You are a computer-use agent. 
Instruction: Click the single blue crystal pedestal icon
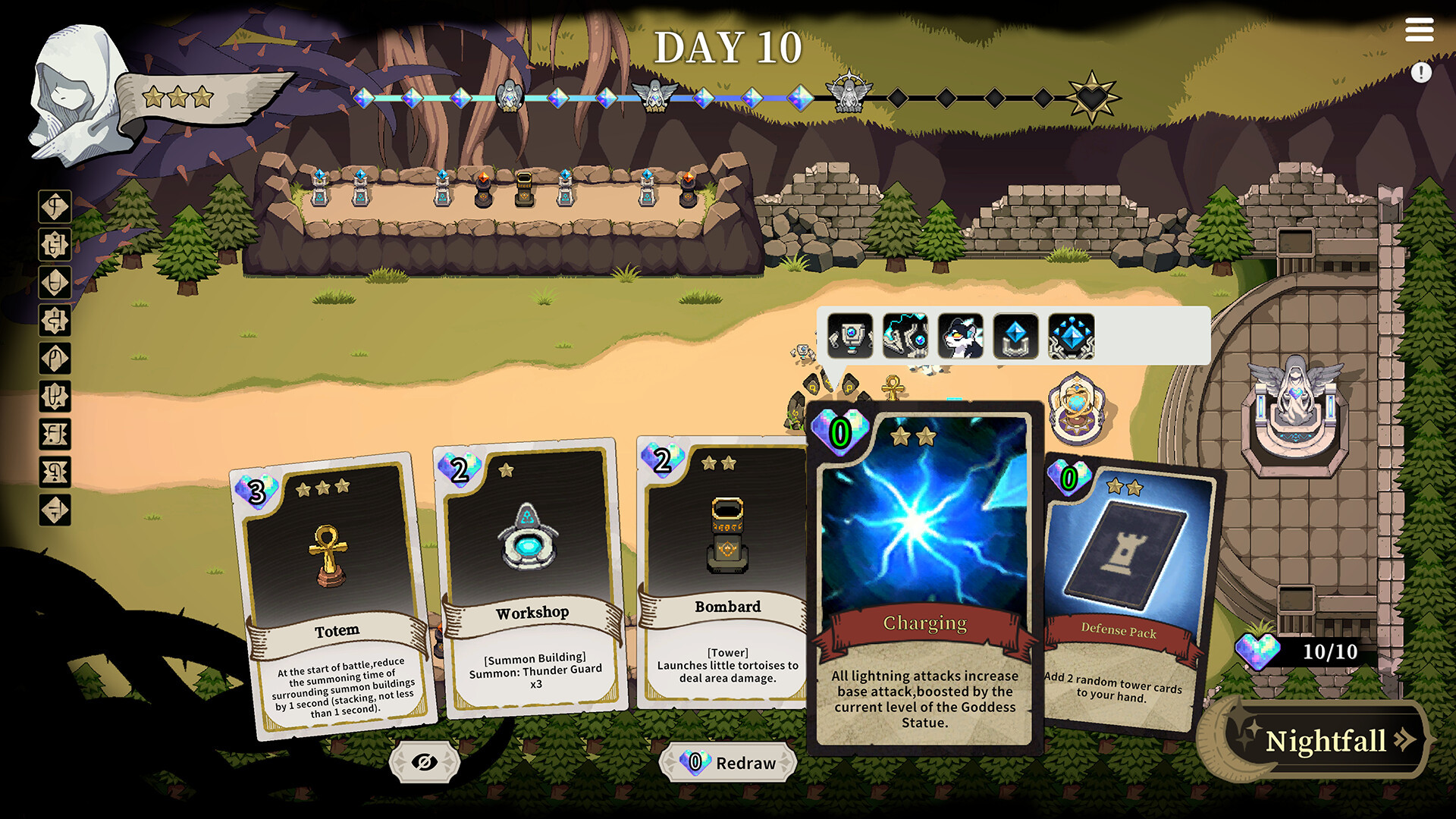[1016, 336]
